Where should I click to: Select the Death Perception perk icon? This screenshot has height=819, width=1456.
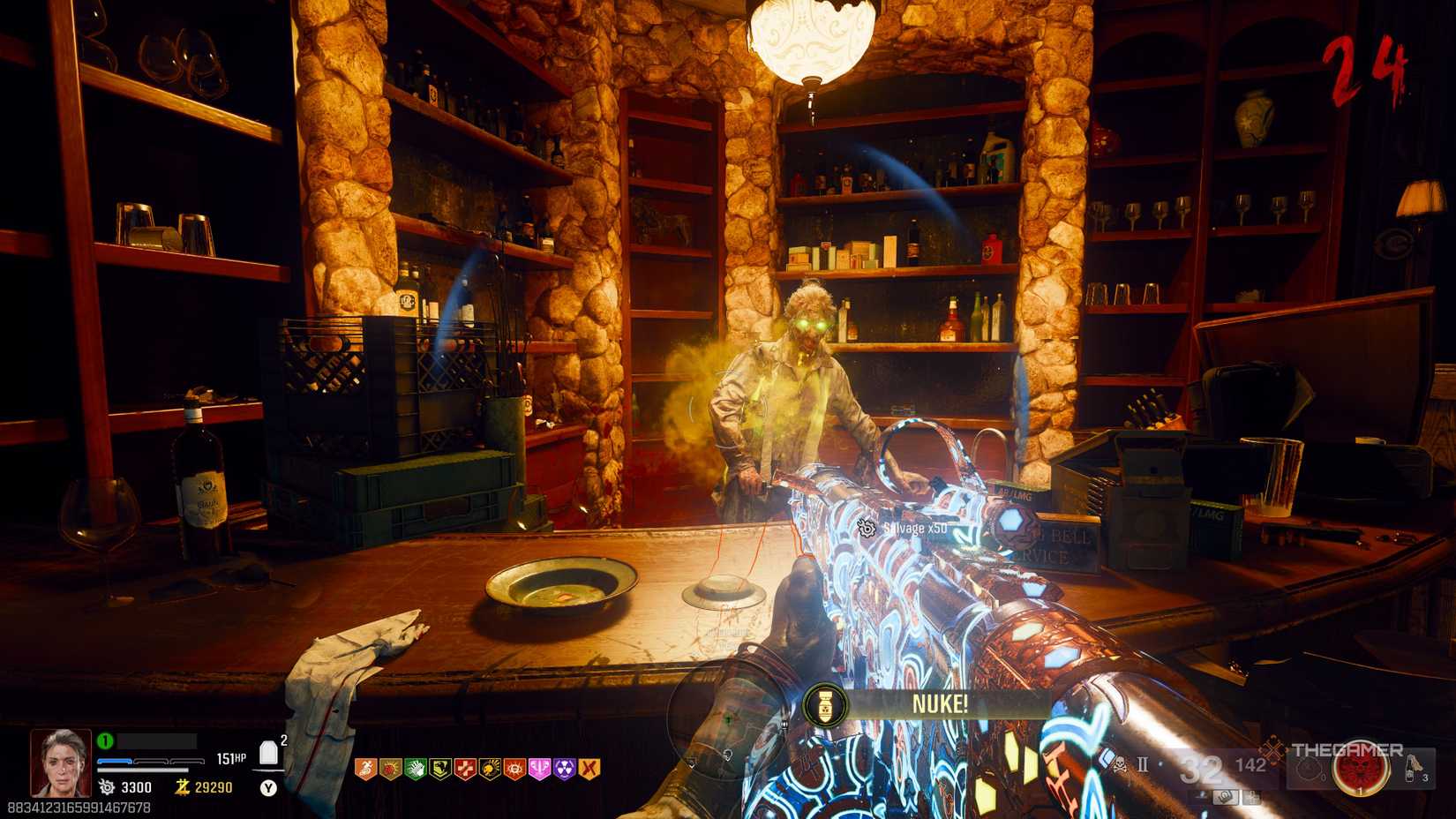pos(514,768)
